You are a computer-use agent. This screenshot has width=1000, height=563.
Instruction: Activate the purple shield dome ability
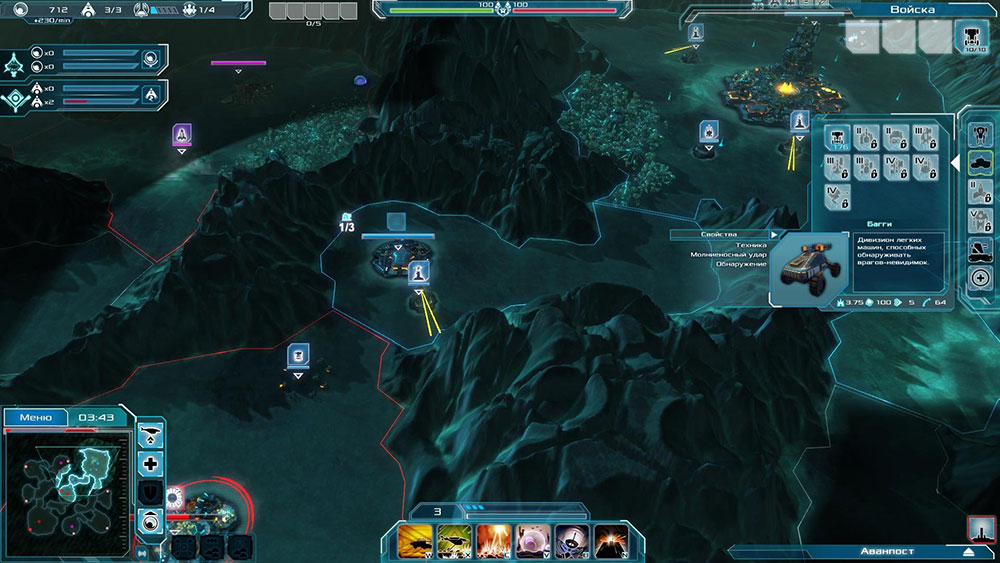coord(533,541)
